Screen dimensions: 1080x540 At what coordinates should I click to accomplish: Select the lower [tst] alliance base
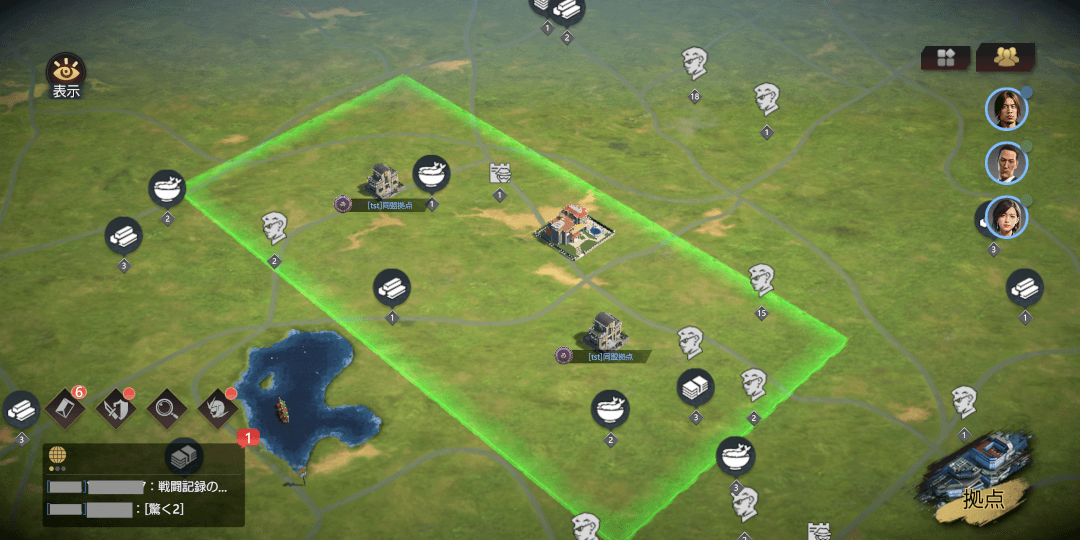coord(606,331)
